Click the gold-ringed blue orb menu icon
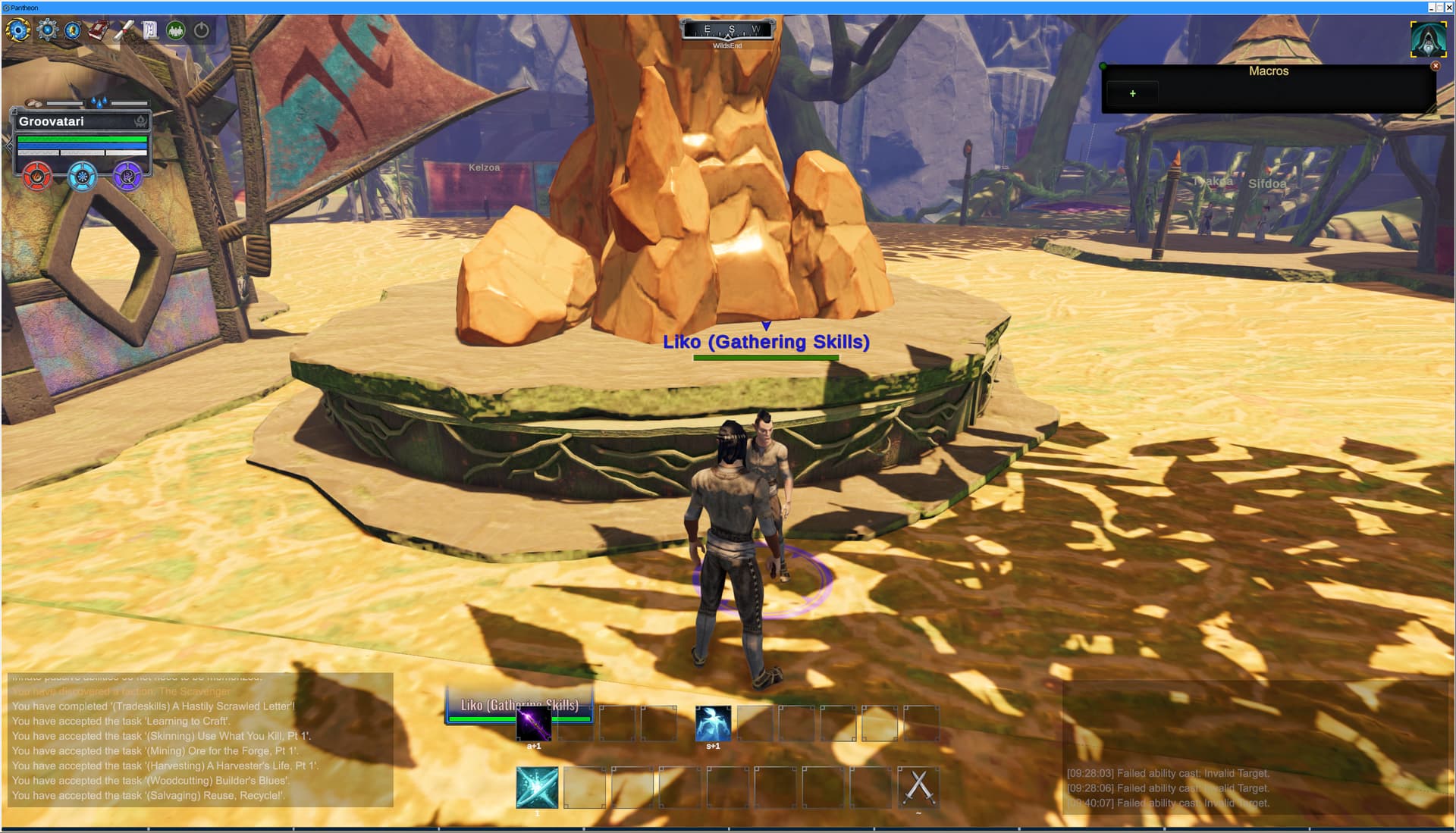Screen dimensions: 1456x833 click(x=18, y=30)
